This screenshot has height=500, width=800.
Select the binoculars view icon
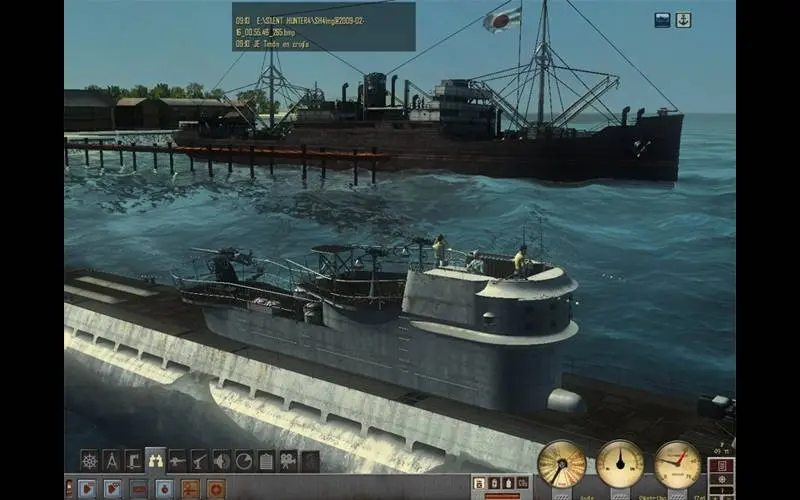point(155,460)
